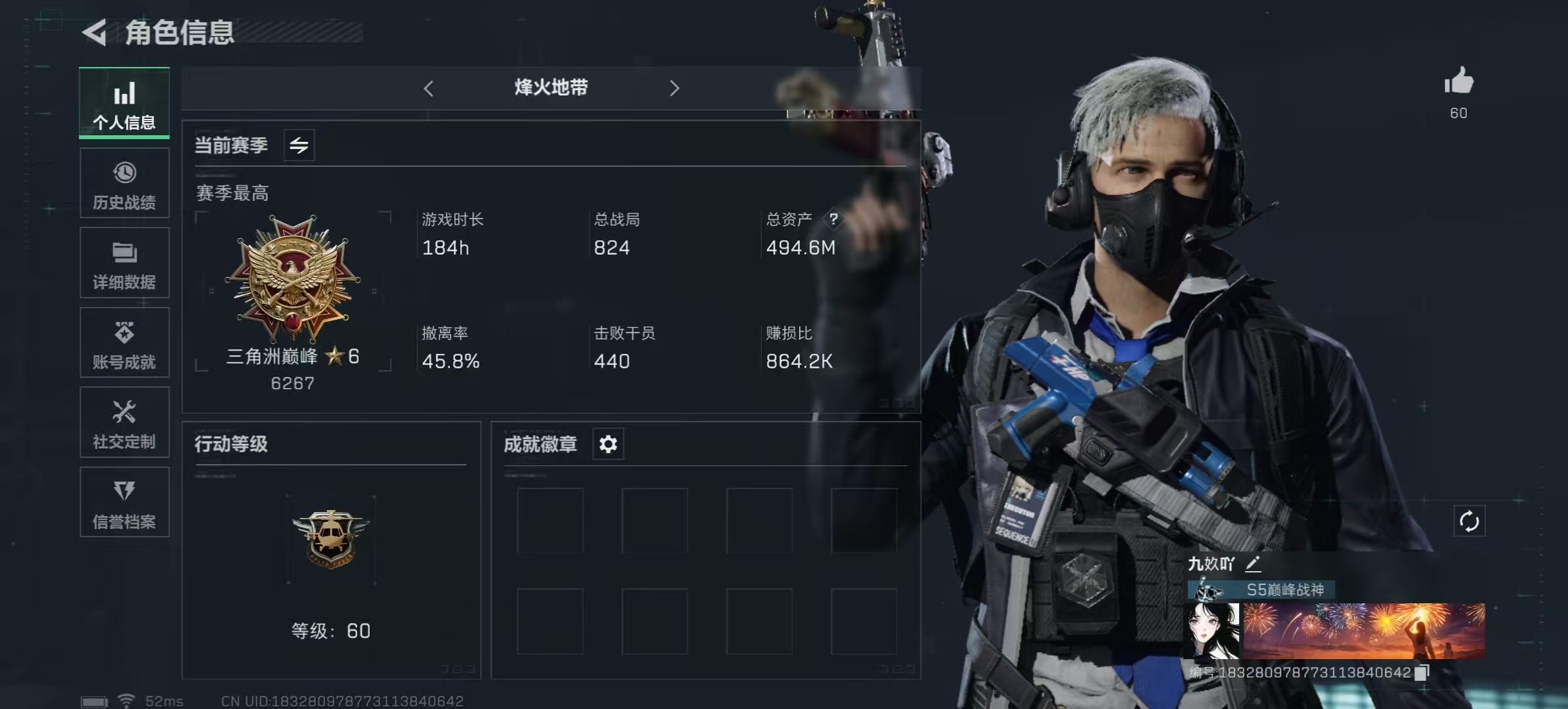Open the 历史战绩 panel
This screenshot has width=1568, height=709.
coord(124,183)
